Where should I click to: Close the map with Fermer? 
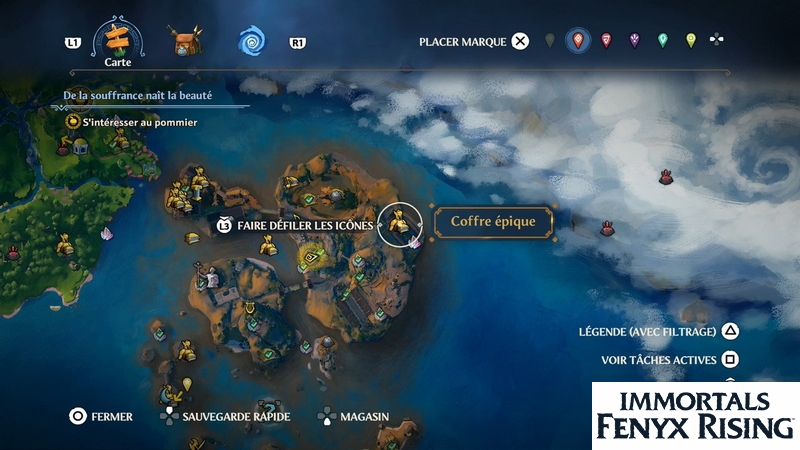101,416
